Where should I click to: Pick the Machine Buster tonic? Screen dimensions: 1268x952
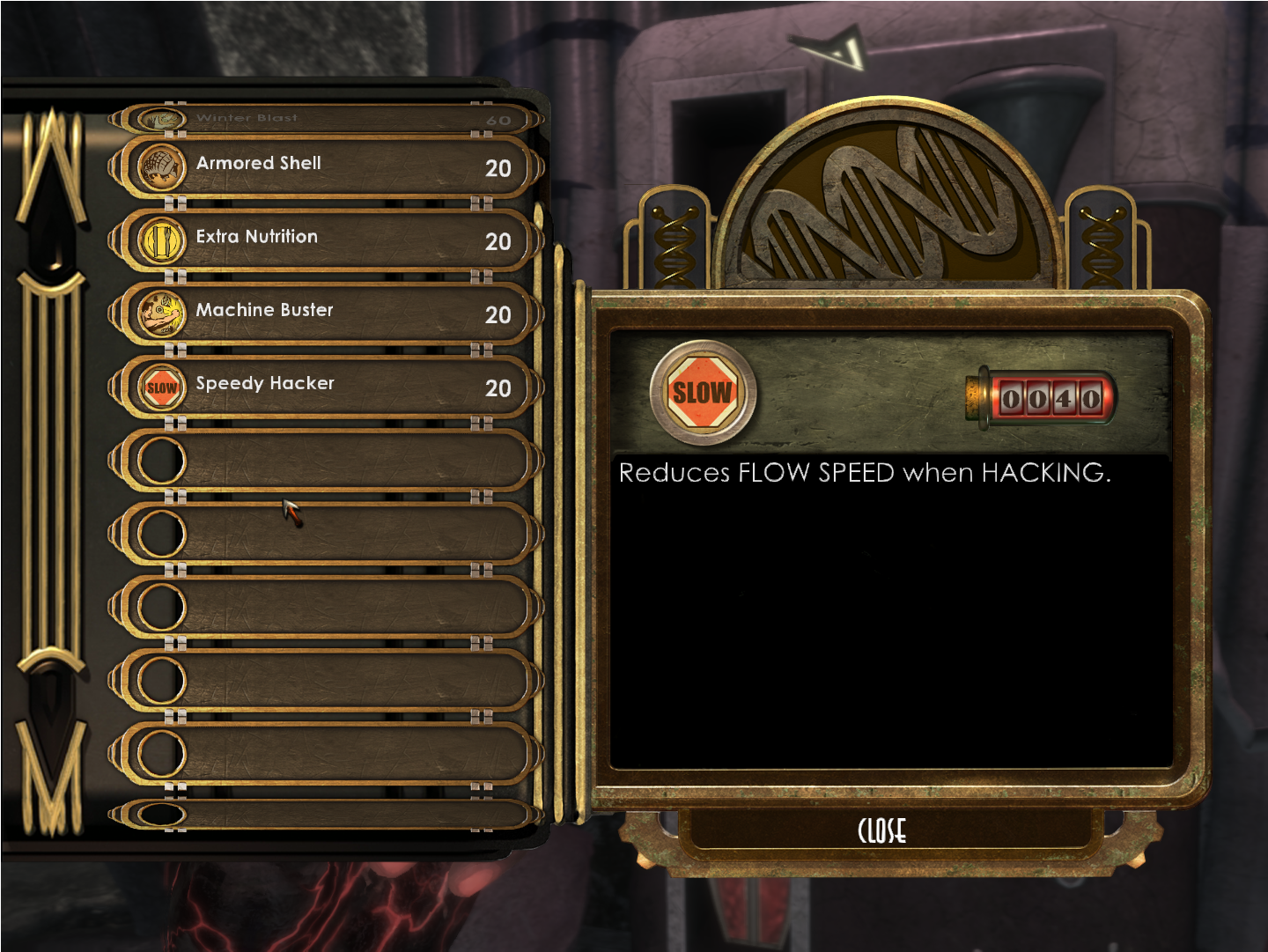point(326,314)
